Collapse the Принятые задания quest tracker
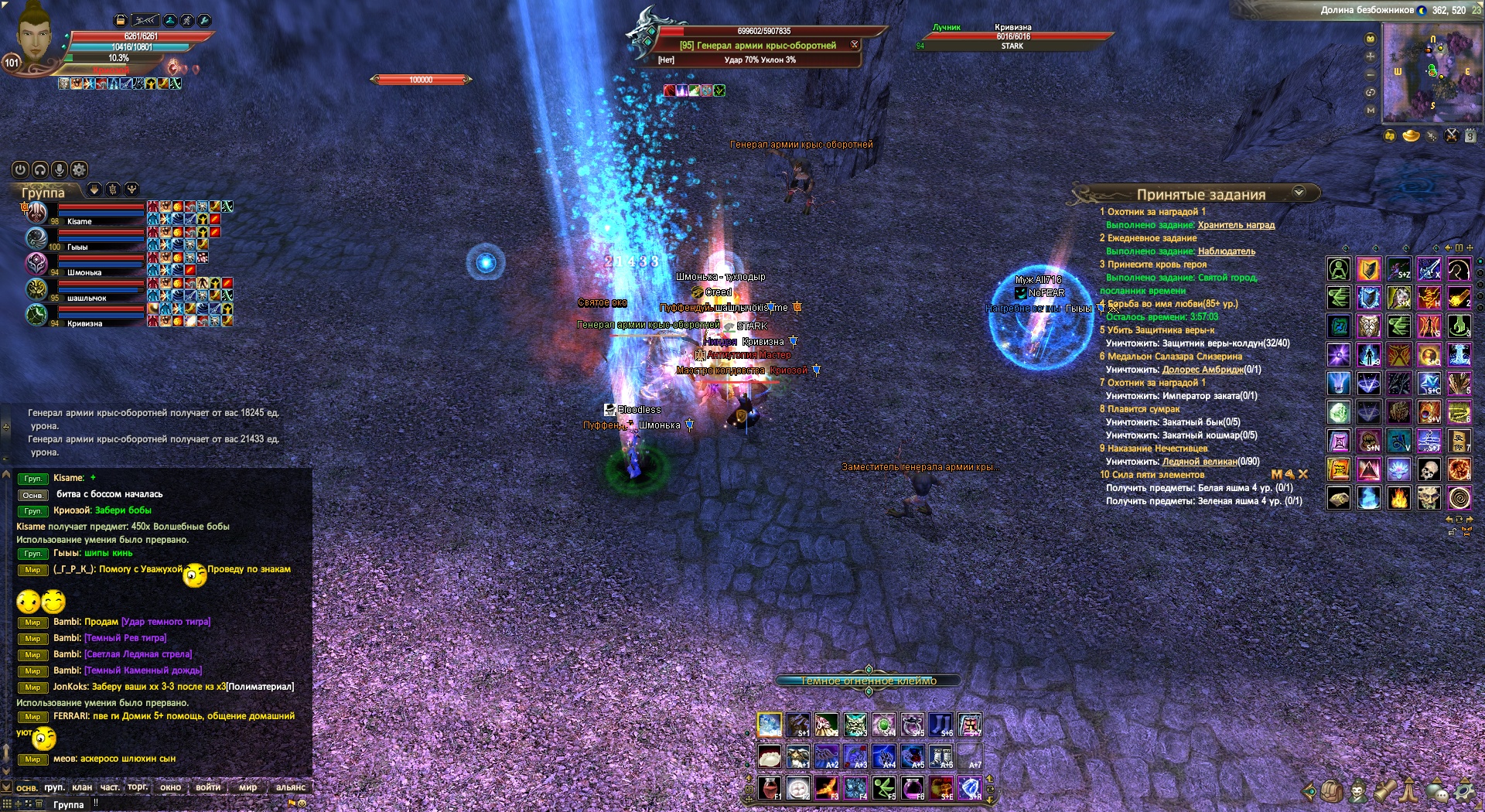1485x812 pixels. click(x=1299, y=193)
